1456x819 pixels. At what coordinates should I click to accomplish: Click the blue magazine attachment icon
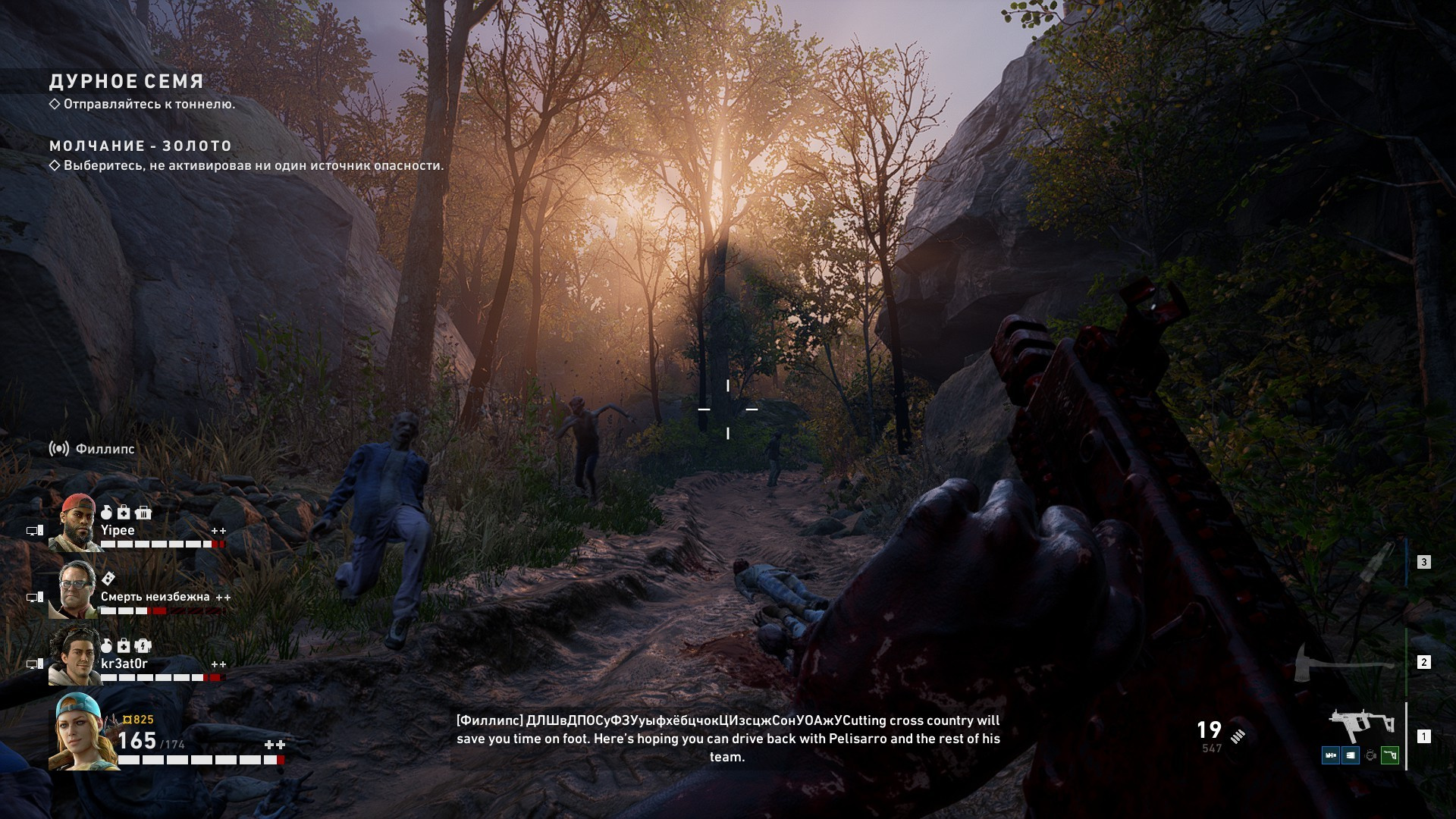1351,755
